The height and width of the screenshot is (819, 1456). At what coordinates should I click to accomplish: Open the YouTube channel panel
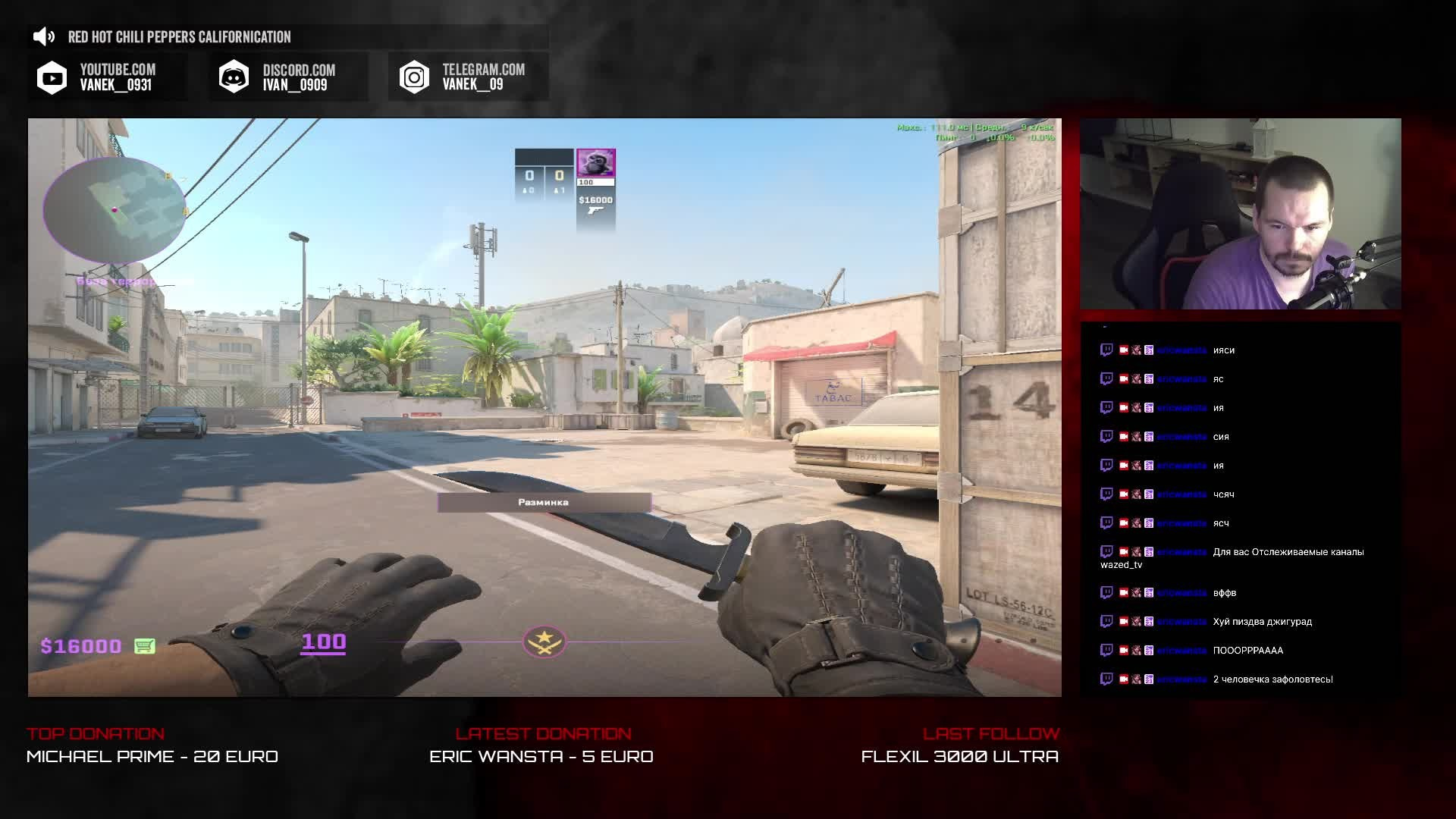[107, 77]
